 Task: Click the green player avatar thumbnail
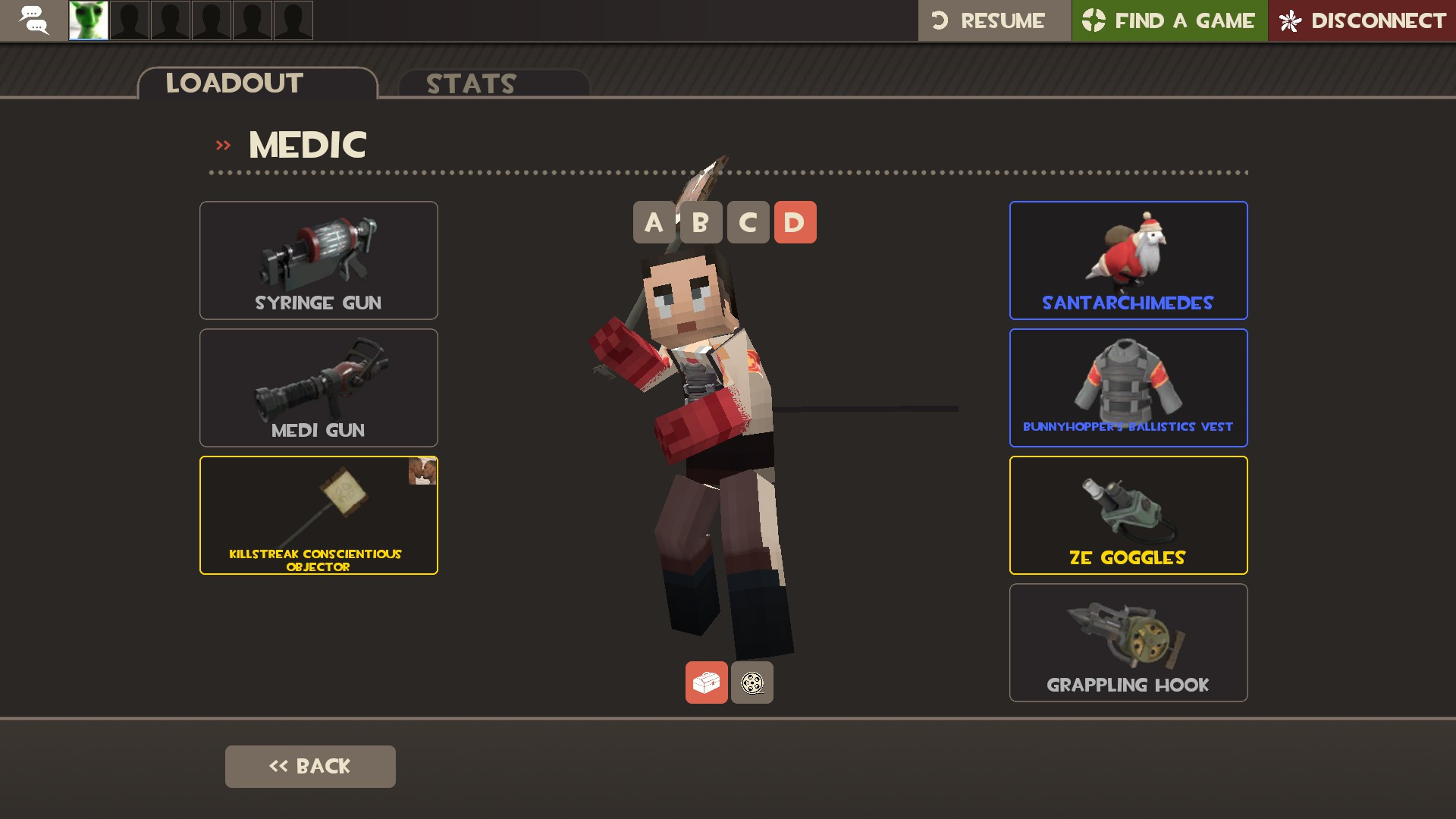[x=88, y=20]
